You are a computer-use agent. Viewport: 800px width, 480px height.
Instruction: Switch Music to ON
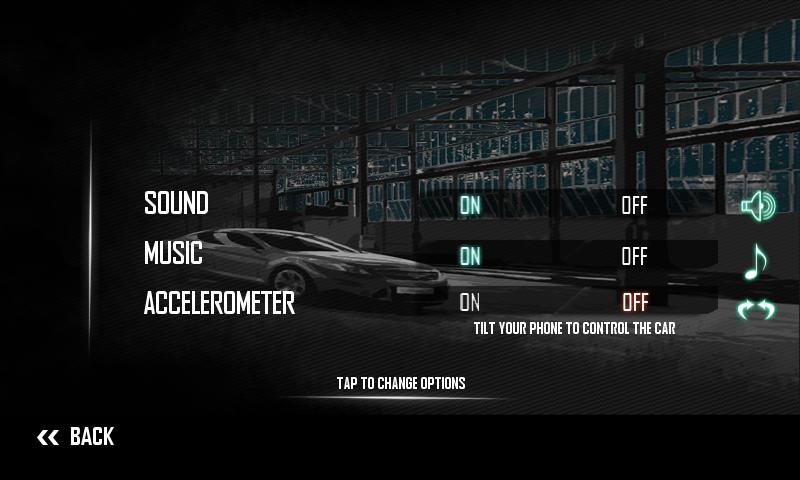[469, 256]
